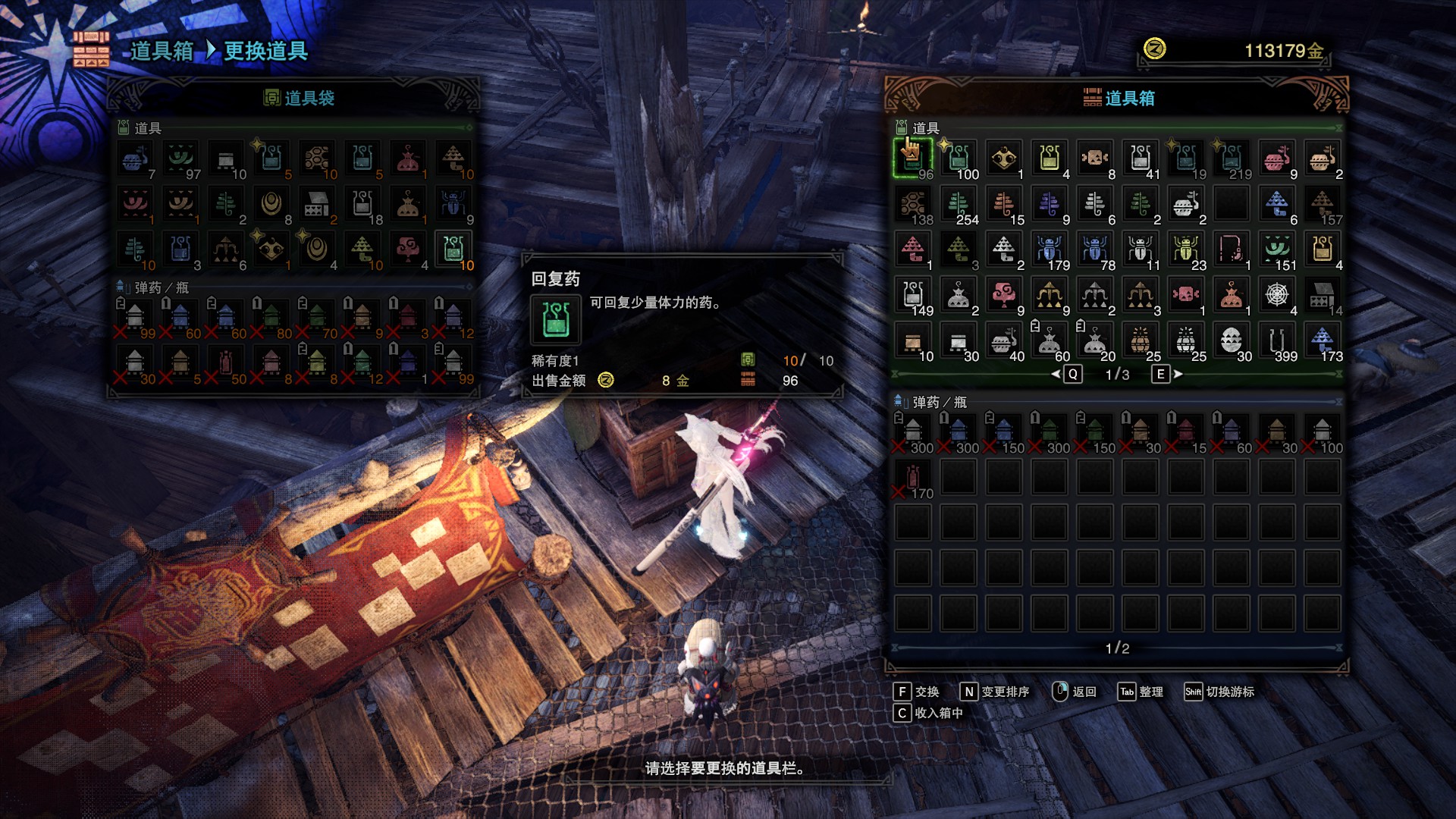This screenshot has height=819, width=1456.
Task: Select the highlighted potion slot in the item box
Action: coord(913,158)
